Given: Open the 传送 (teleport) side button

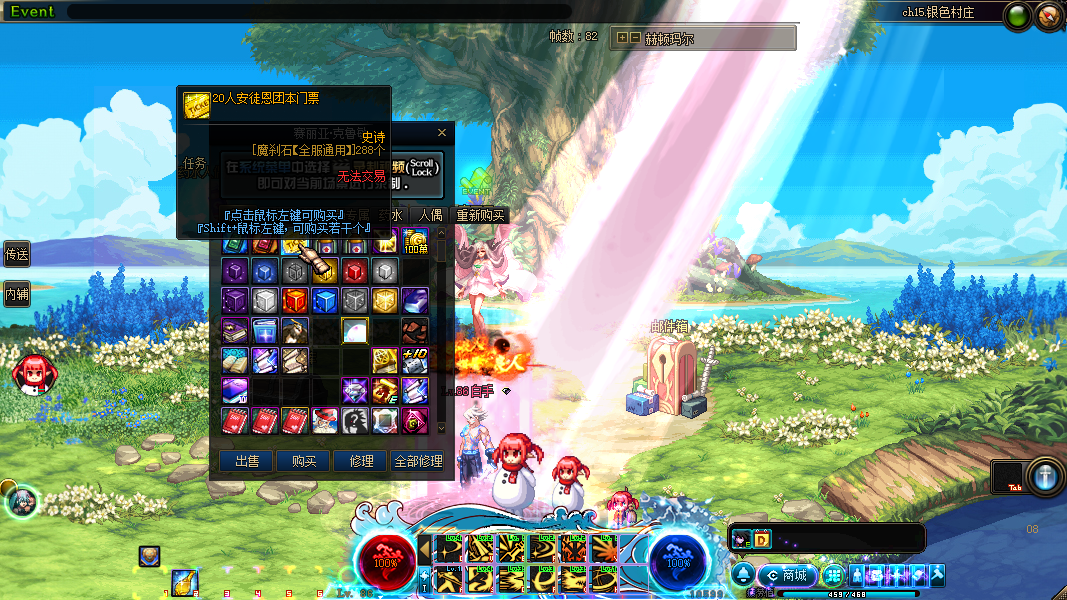Looking at the screenshot, I should coord(17,254).
